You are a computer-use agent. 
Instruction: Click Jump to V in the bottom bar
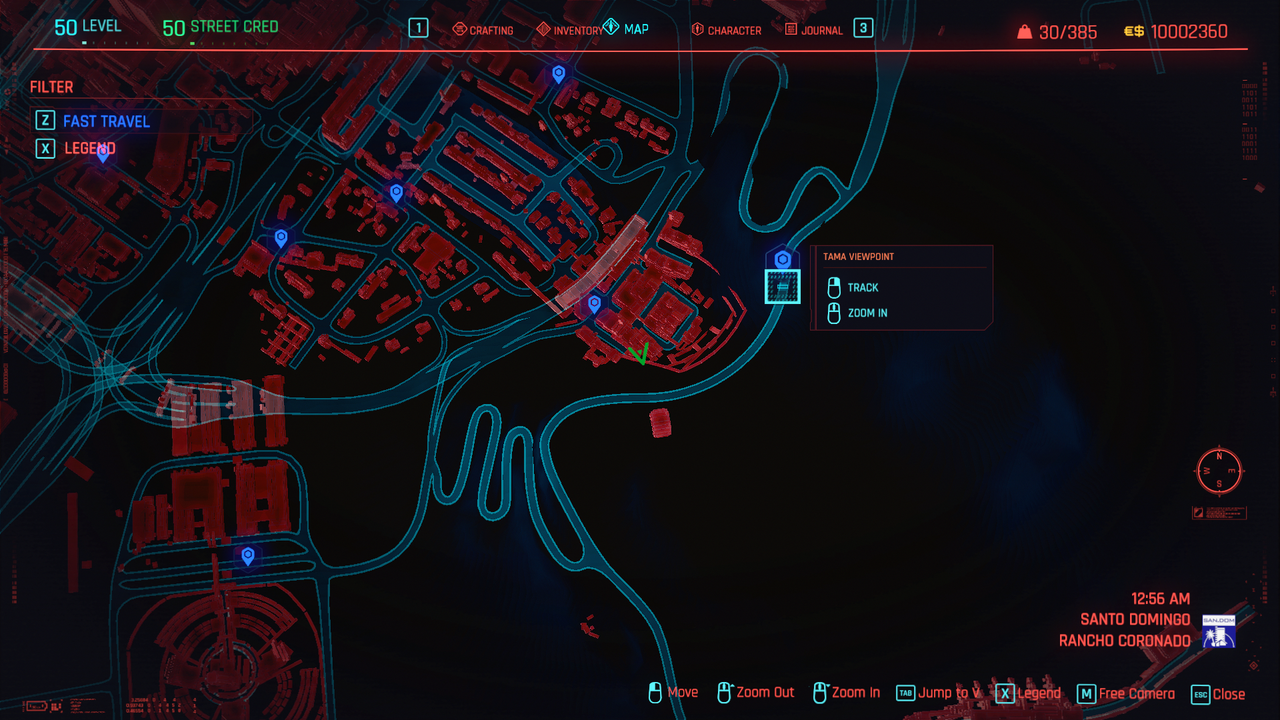coord(938,693)
